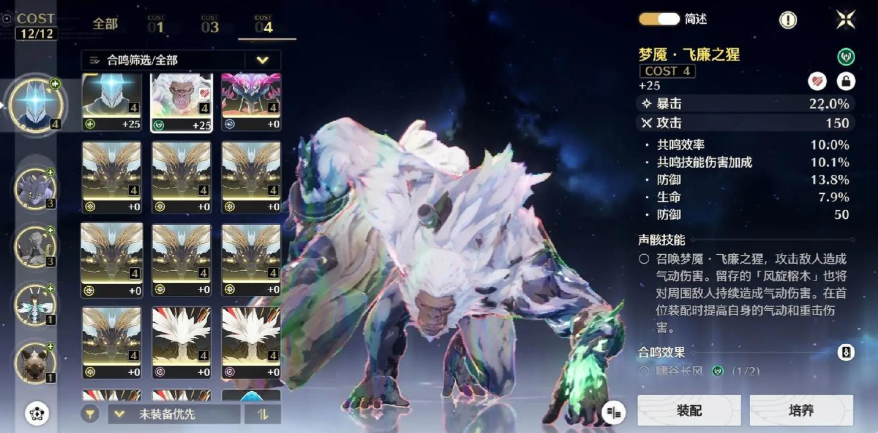Select the white-haired ape echo card
Screen dimensions: 878x433
click(181, 101)
